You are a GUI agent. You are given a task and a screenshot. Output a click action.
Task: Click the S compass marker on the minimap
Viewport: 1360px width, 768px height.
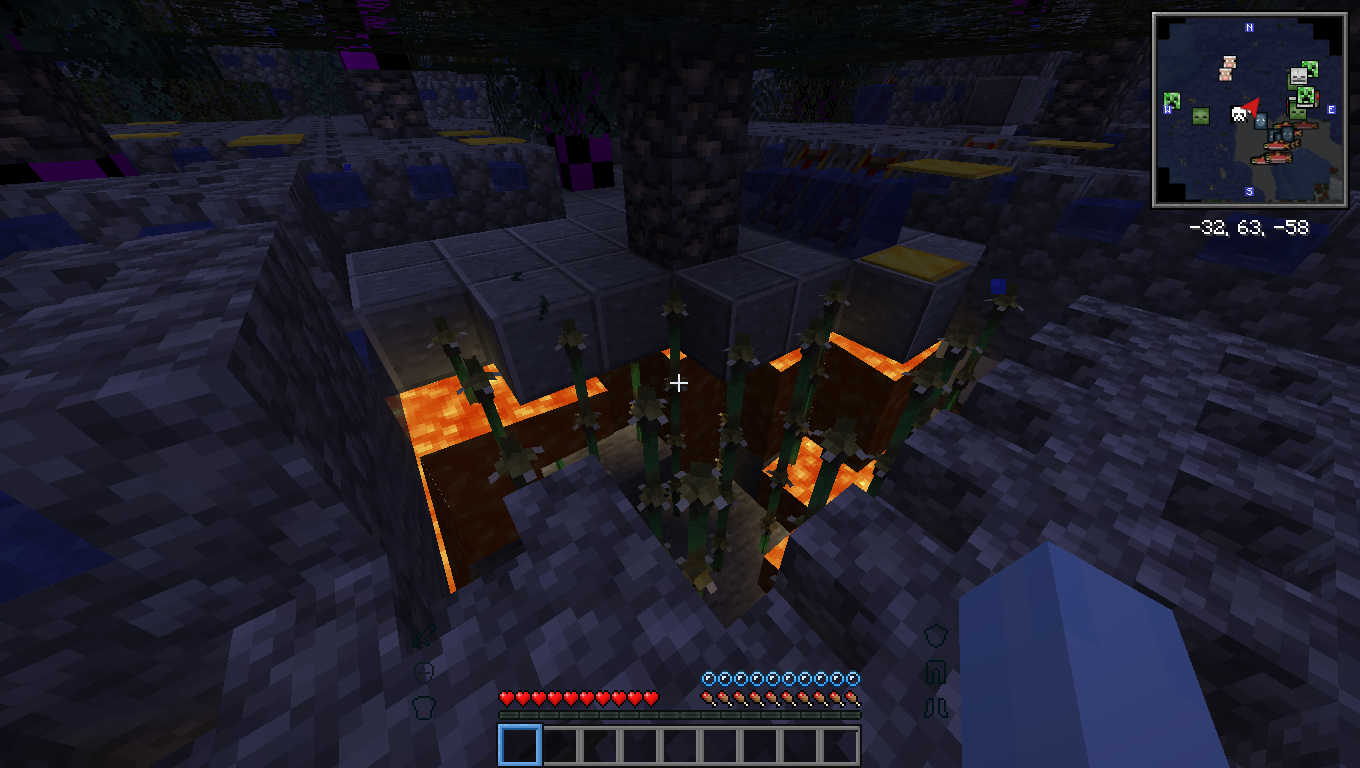click(x=1248, y=191)
